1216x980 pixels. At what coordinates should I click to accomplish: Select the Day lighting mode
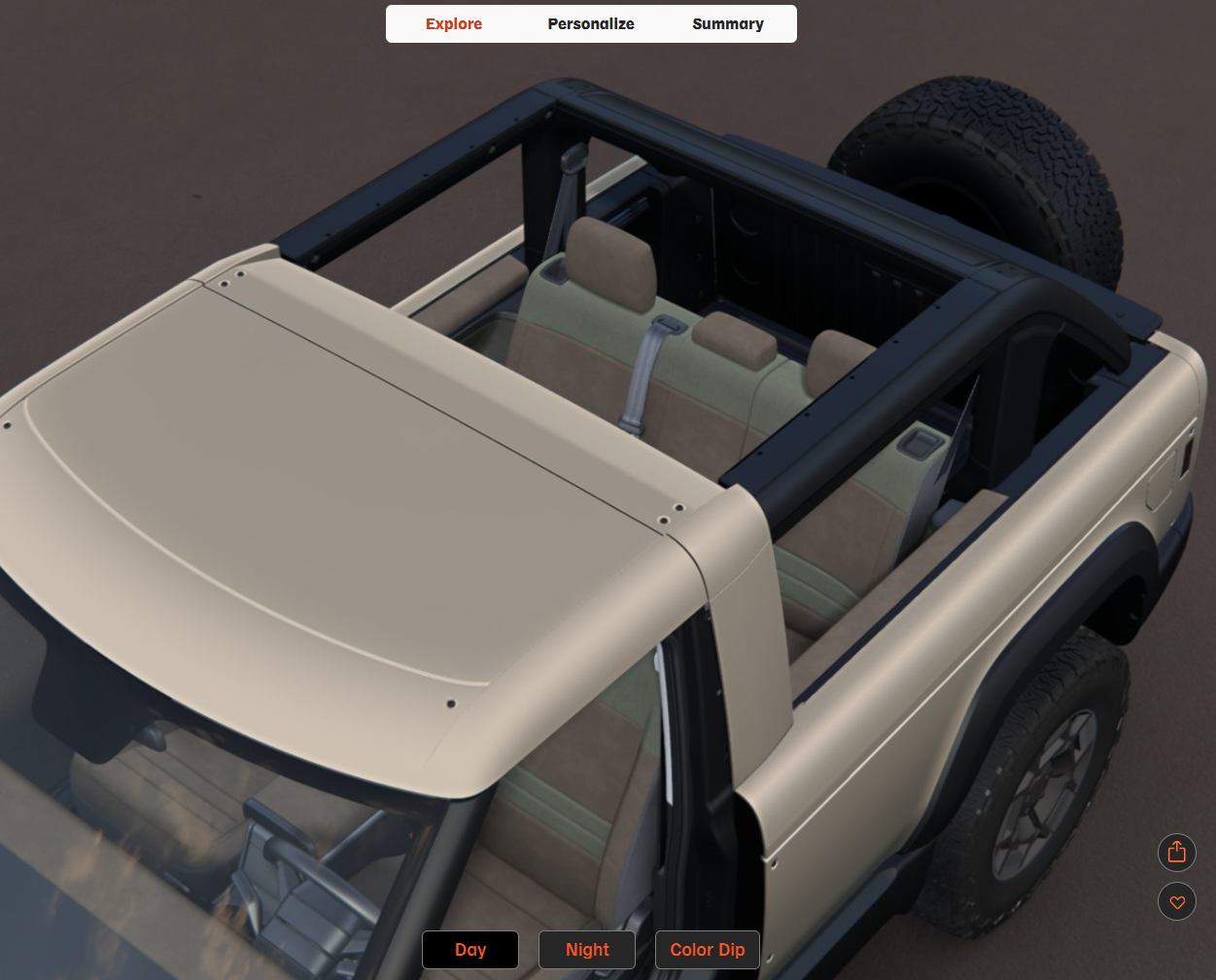point(470,950)
